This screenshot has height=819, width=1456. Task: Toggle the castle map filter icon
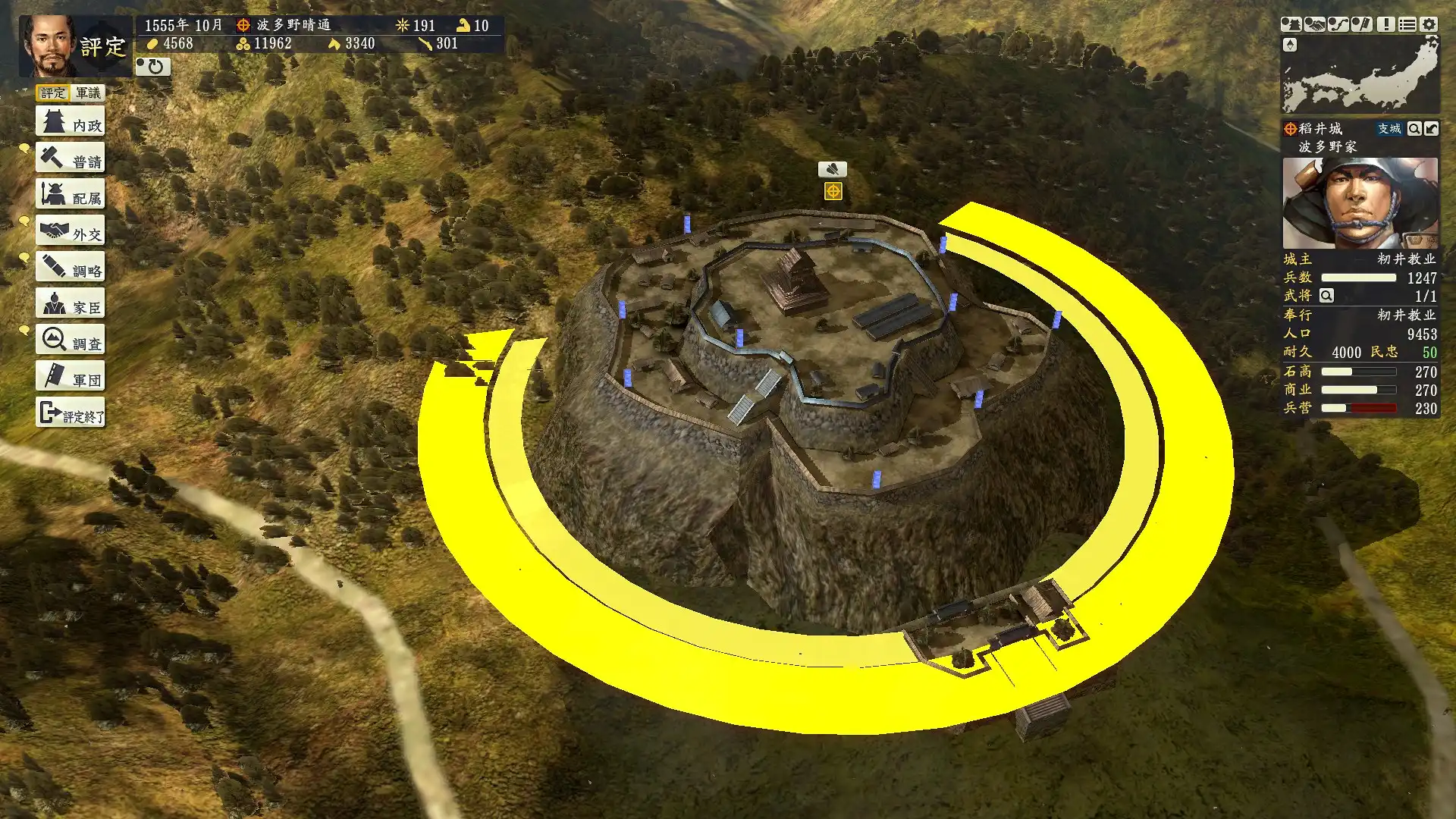pos(1291,24)
